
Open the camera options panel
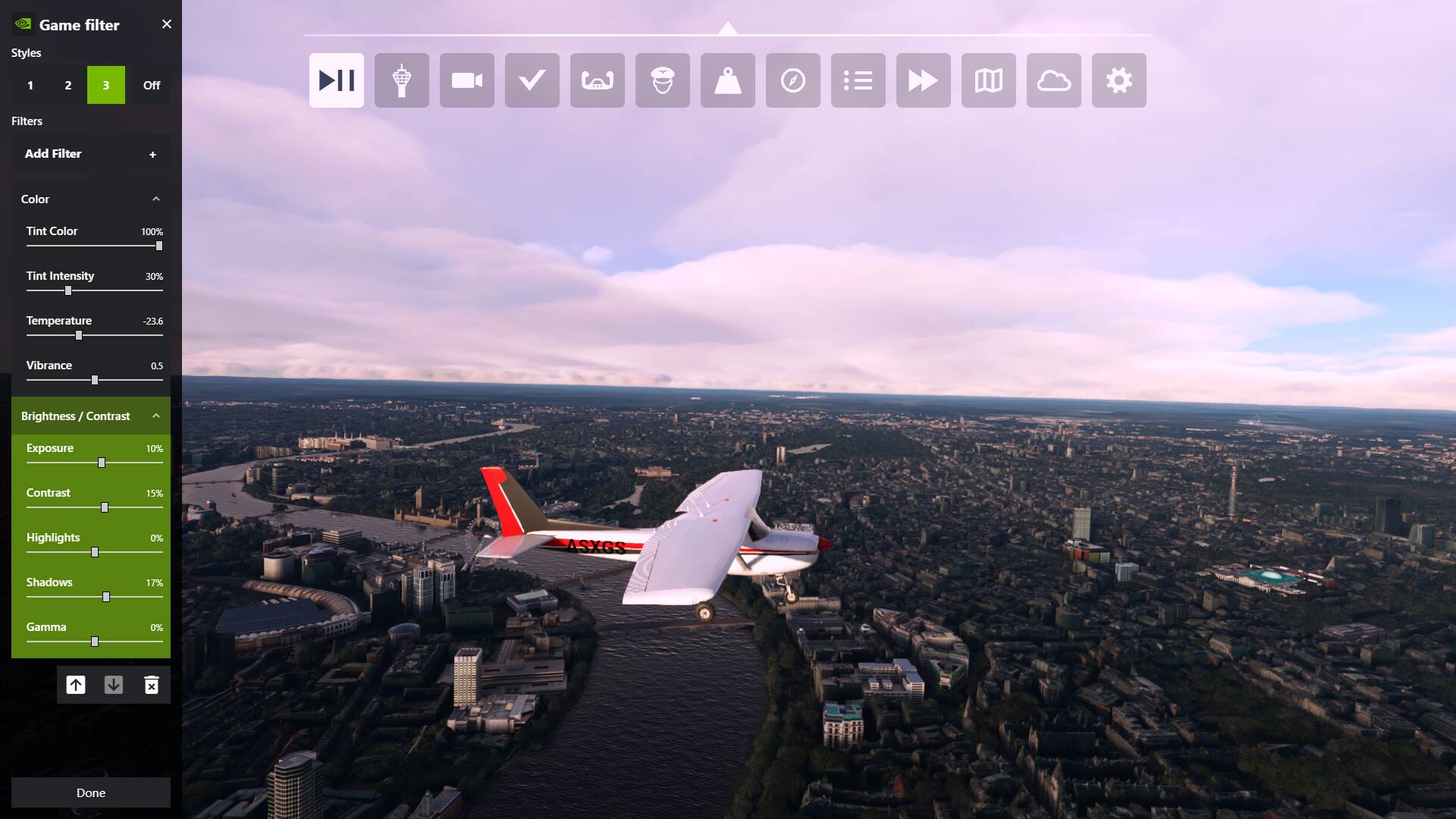tap(466, 80)
